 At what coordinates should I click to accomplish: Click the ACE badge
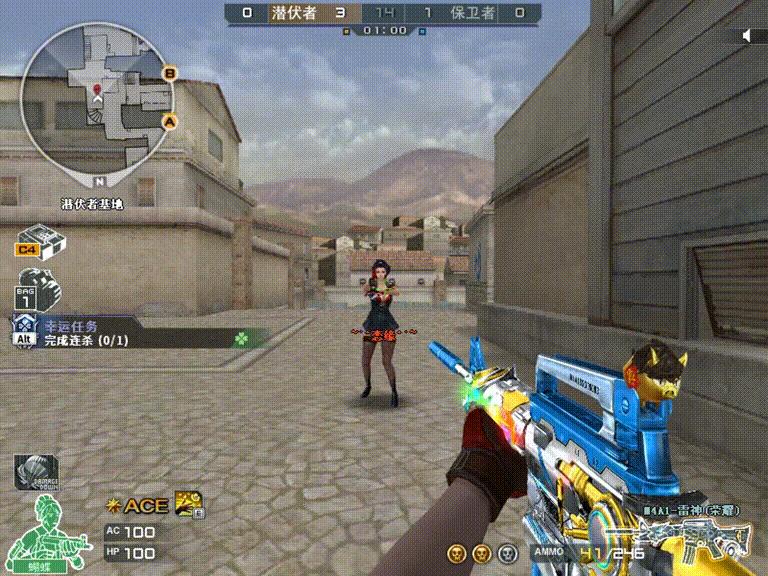(138, 505)
